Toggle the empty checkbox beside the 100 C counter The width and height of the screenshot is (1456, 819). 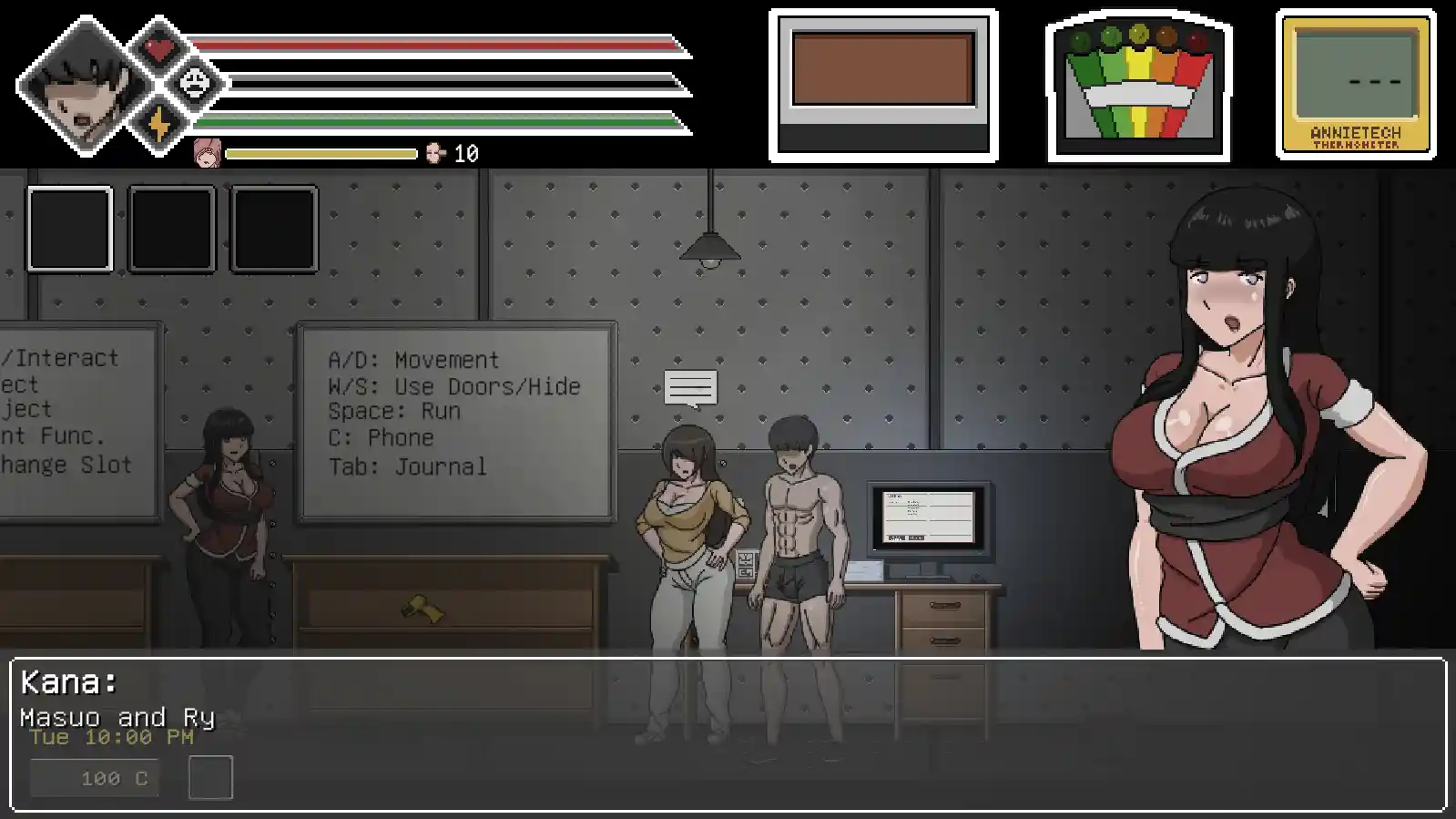click(212, 776)
